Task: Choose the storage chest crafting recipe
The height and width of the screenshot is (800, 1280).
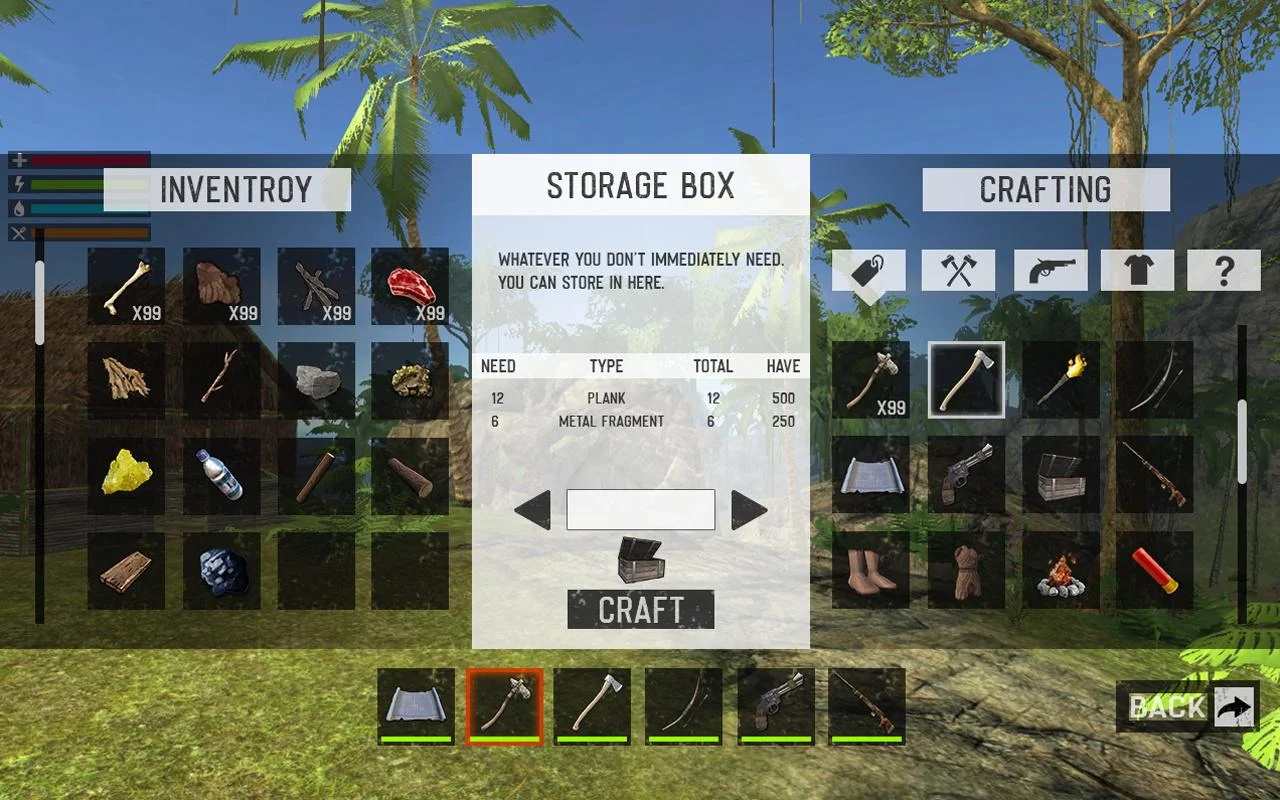Action: pyautogui.click(x=1060, y=475)
